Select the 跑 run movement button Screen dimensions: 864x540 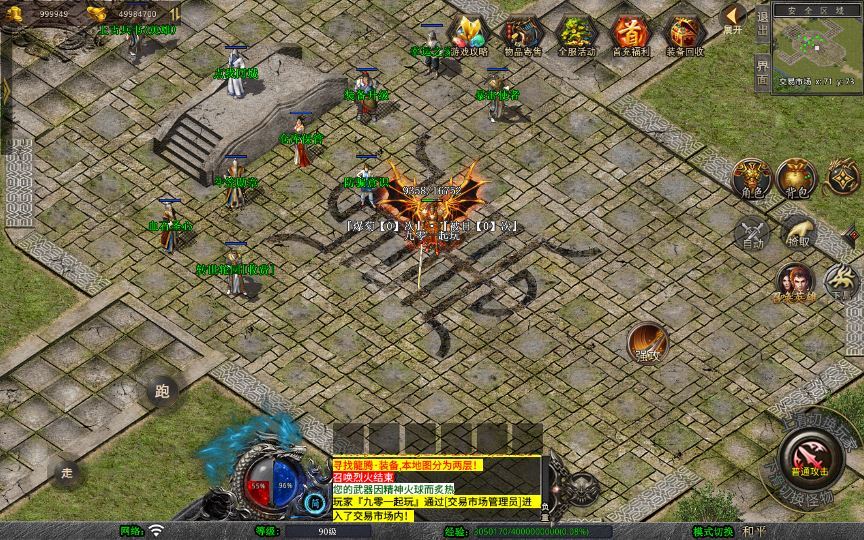coord(163,391)
